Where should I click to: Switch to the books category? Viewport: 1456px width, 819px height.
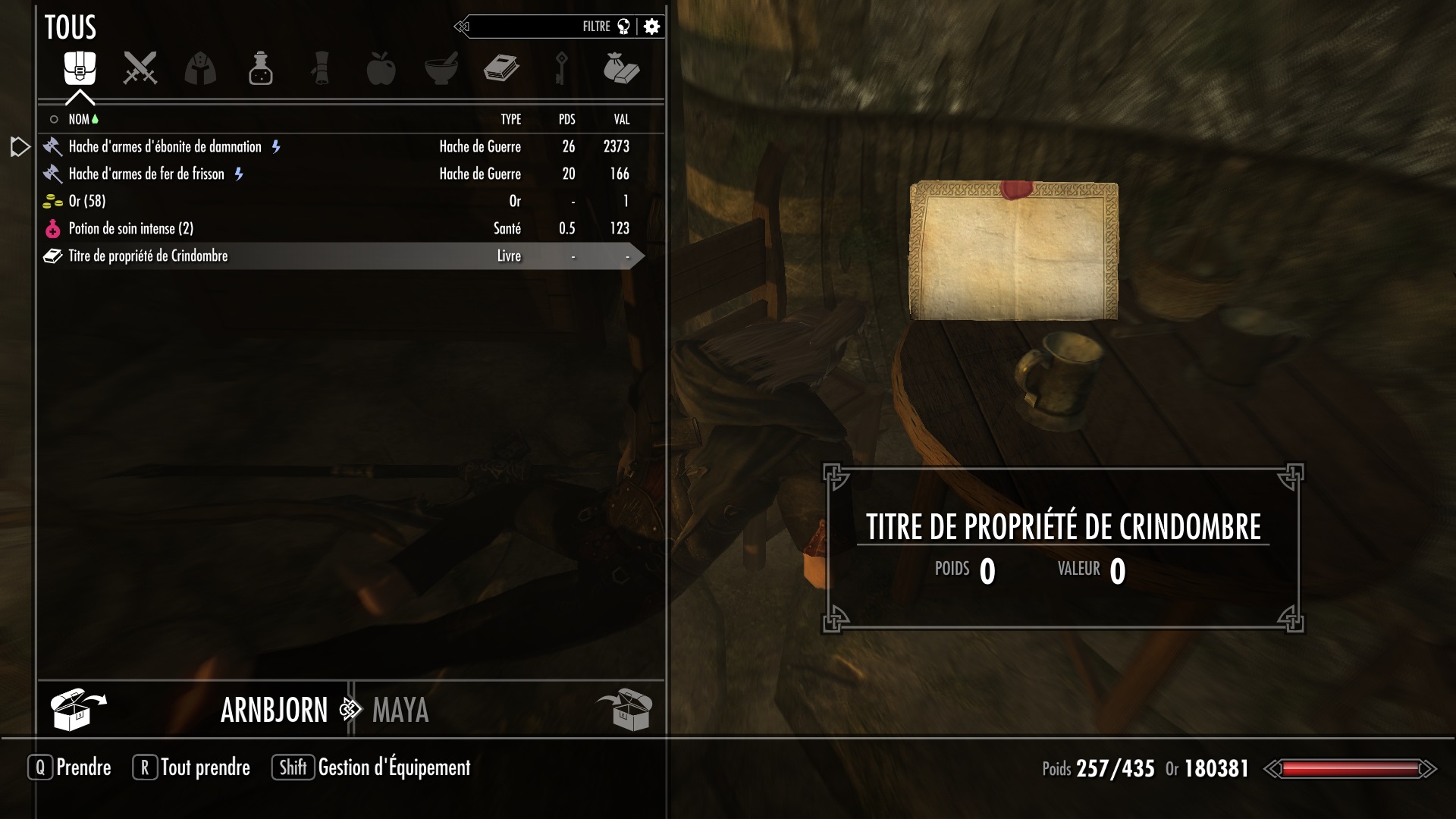tap(501, 69)
